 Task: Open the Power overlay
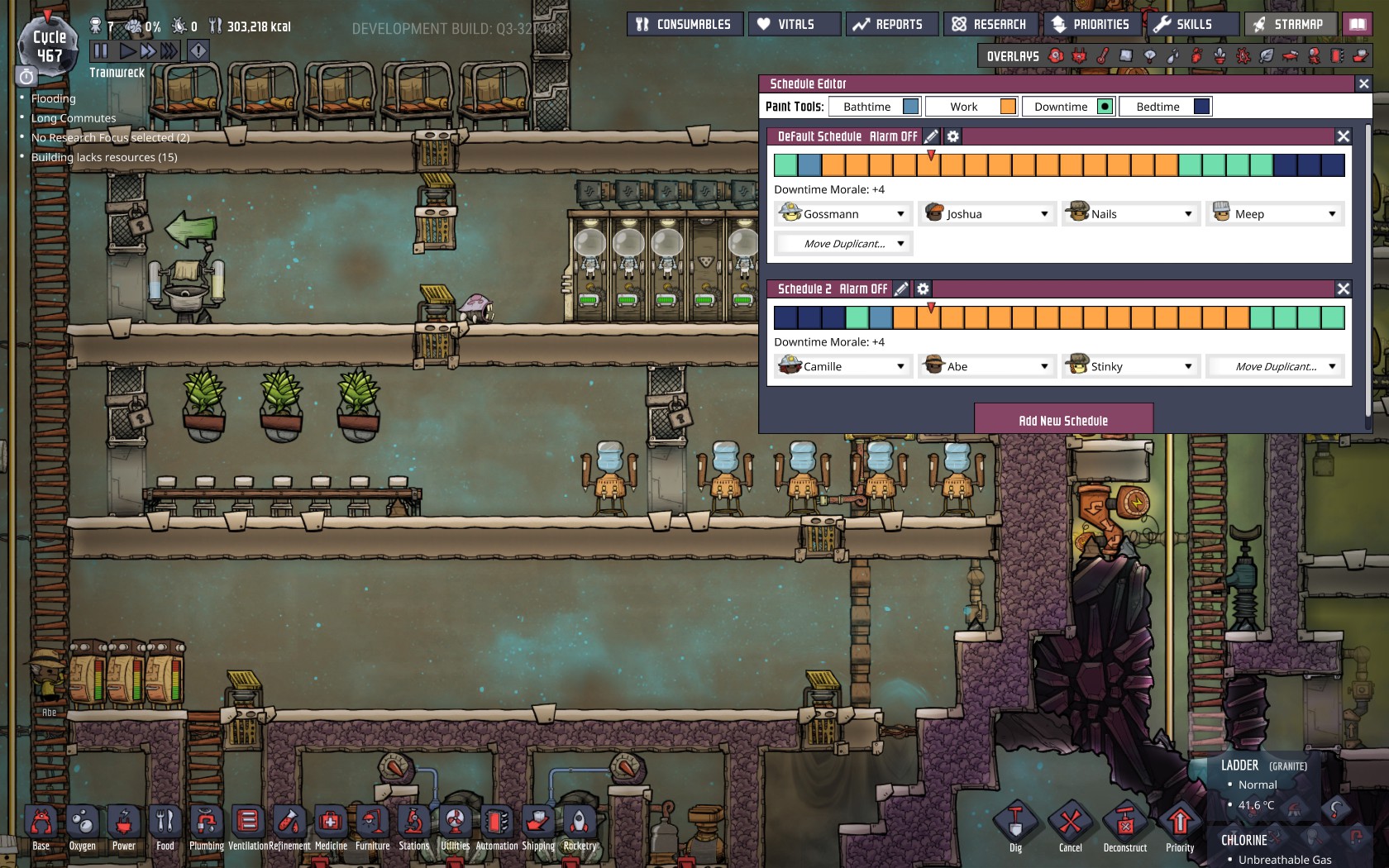click(1081, 55)
